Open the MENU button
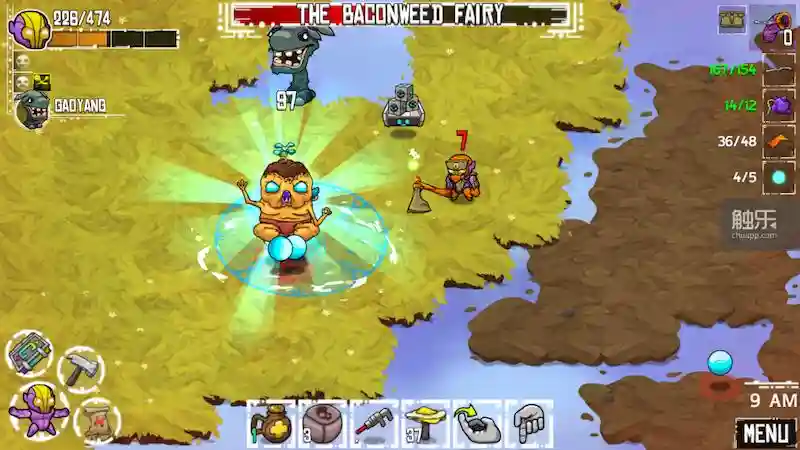 pos(766,433)
